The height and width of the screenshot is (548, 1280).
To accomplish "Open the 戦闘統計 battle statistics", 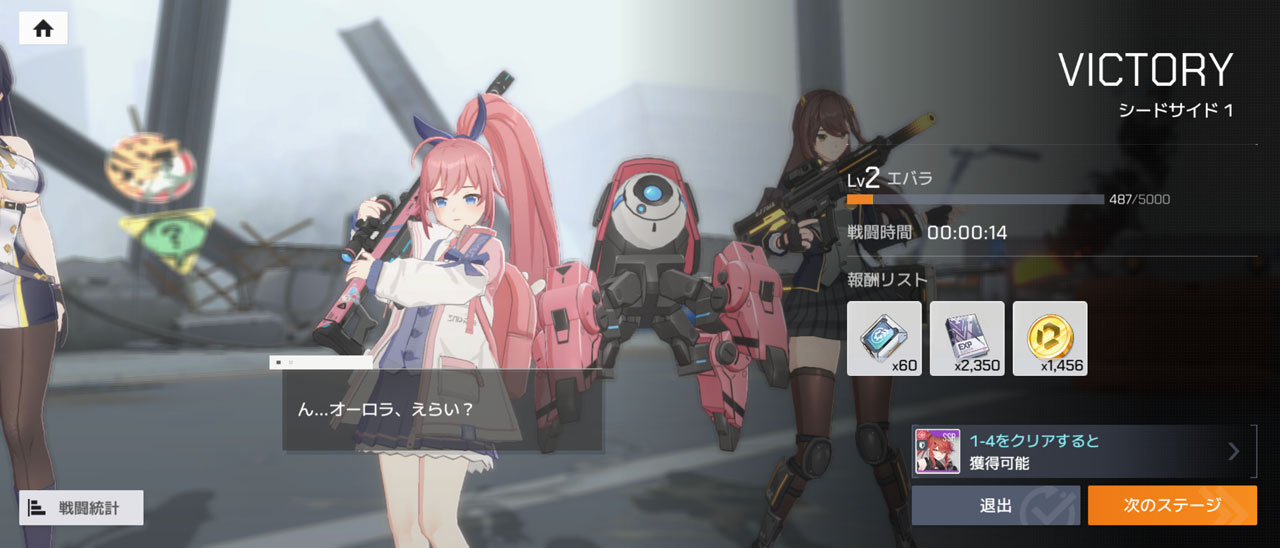I will [81, 508].
